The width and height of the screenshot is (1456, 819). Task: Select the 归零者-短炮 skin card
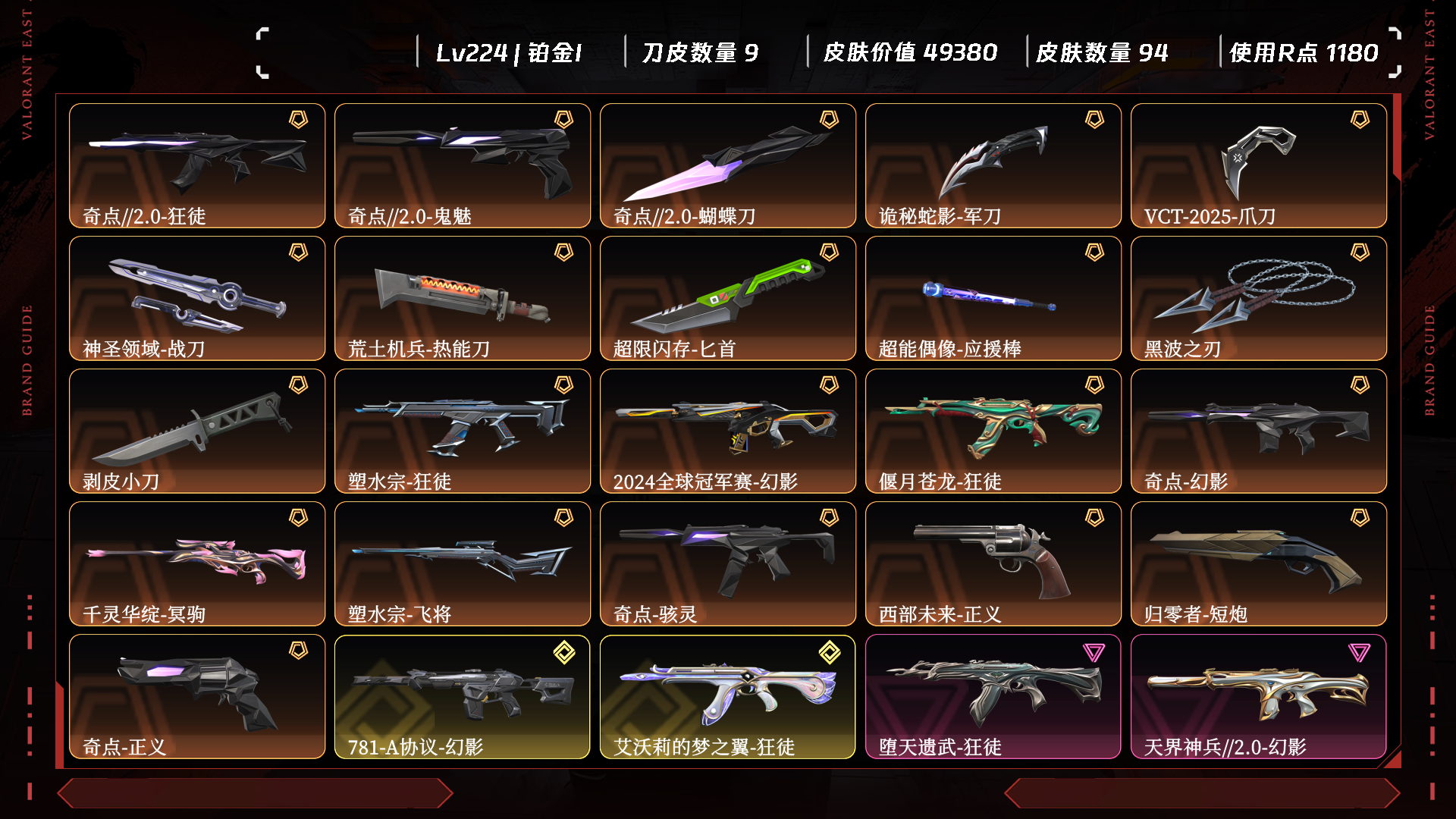point(1259,563)
